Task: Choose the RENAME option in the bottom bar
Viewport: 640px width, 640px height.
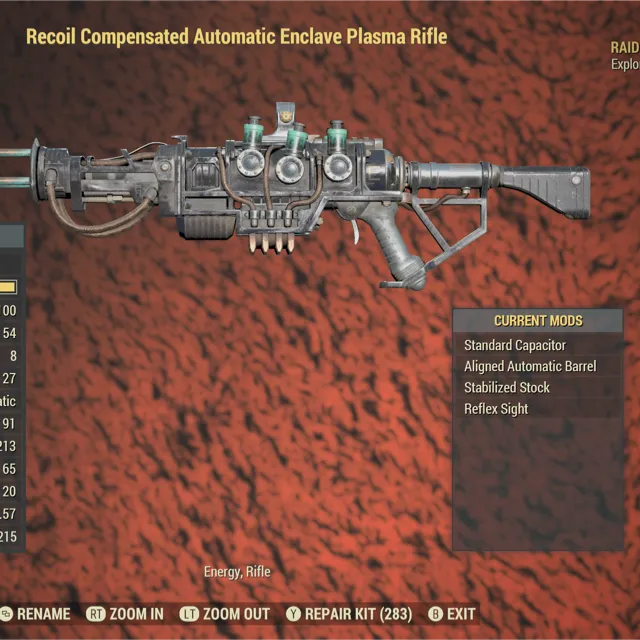Action: pyautogui.click(x=43, y=614)
